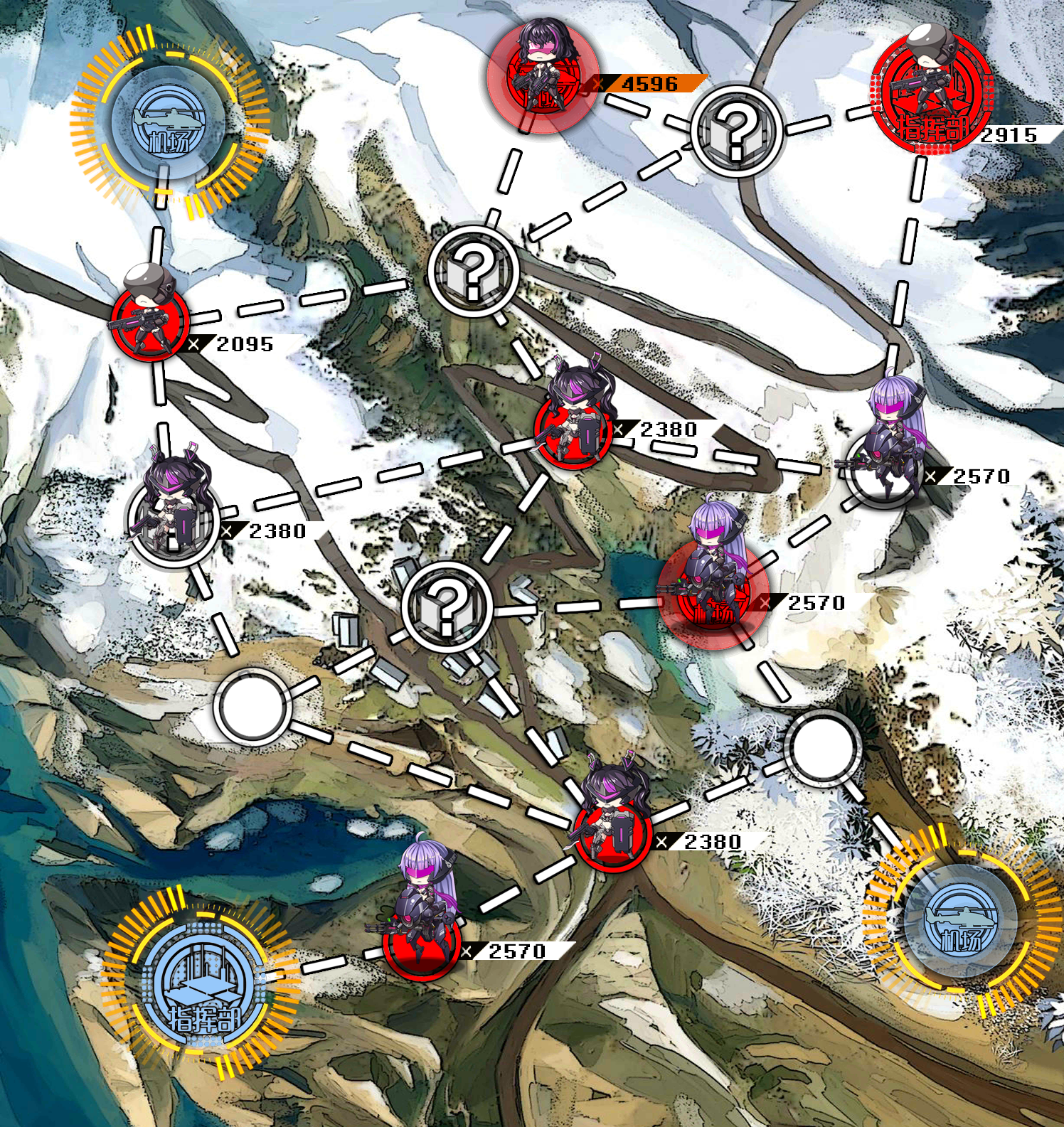Select the blue 指挥部 command post node
The image size is (1064, 1127).
pos(201,983)
